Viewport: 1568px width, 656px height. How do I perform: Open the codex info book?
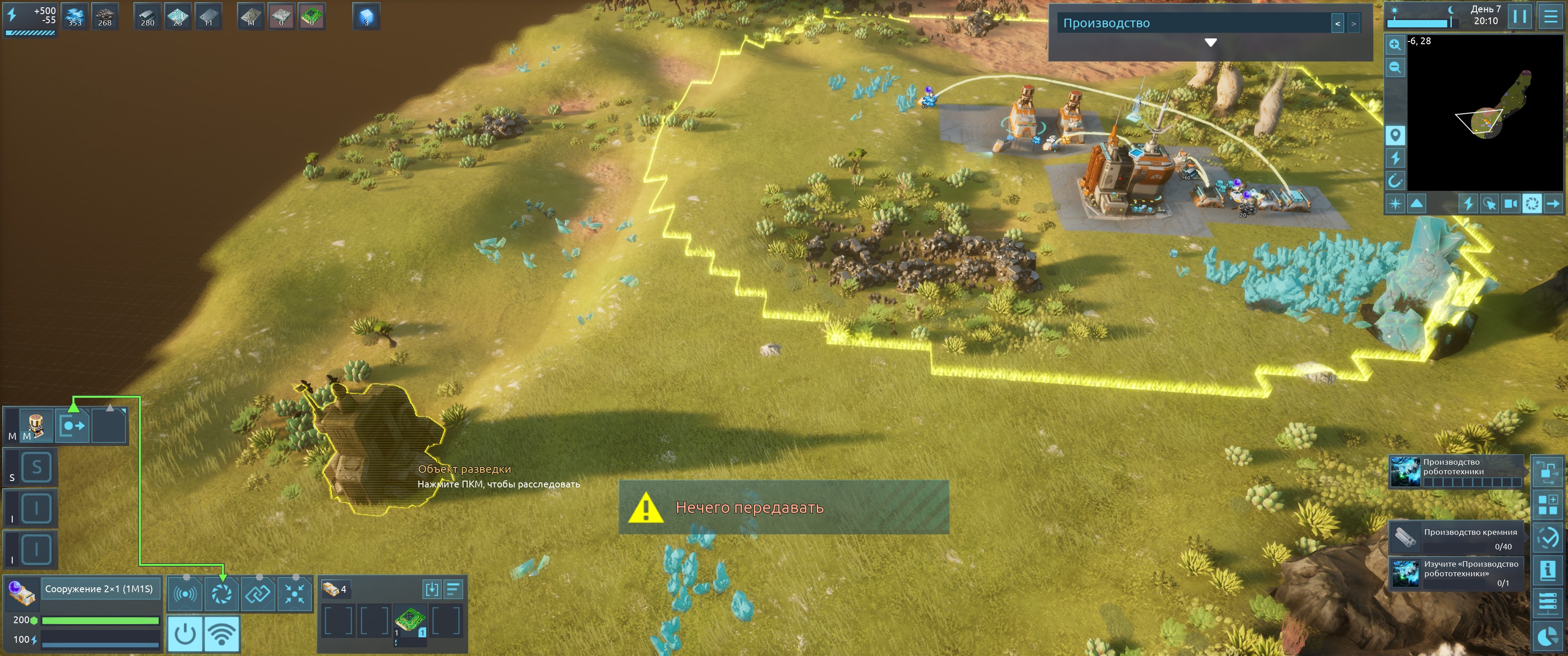pyautogui.click(x=1547, y=570)
